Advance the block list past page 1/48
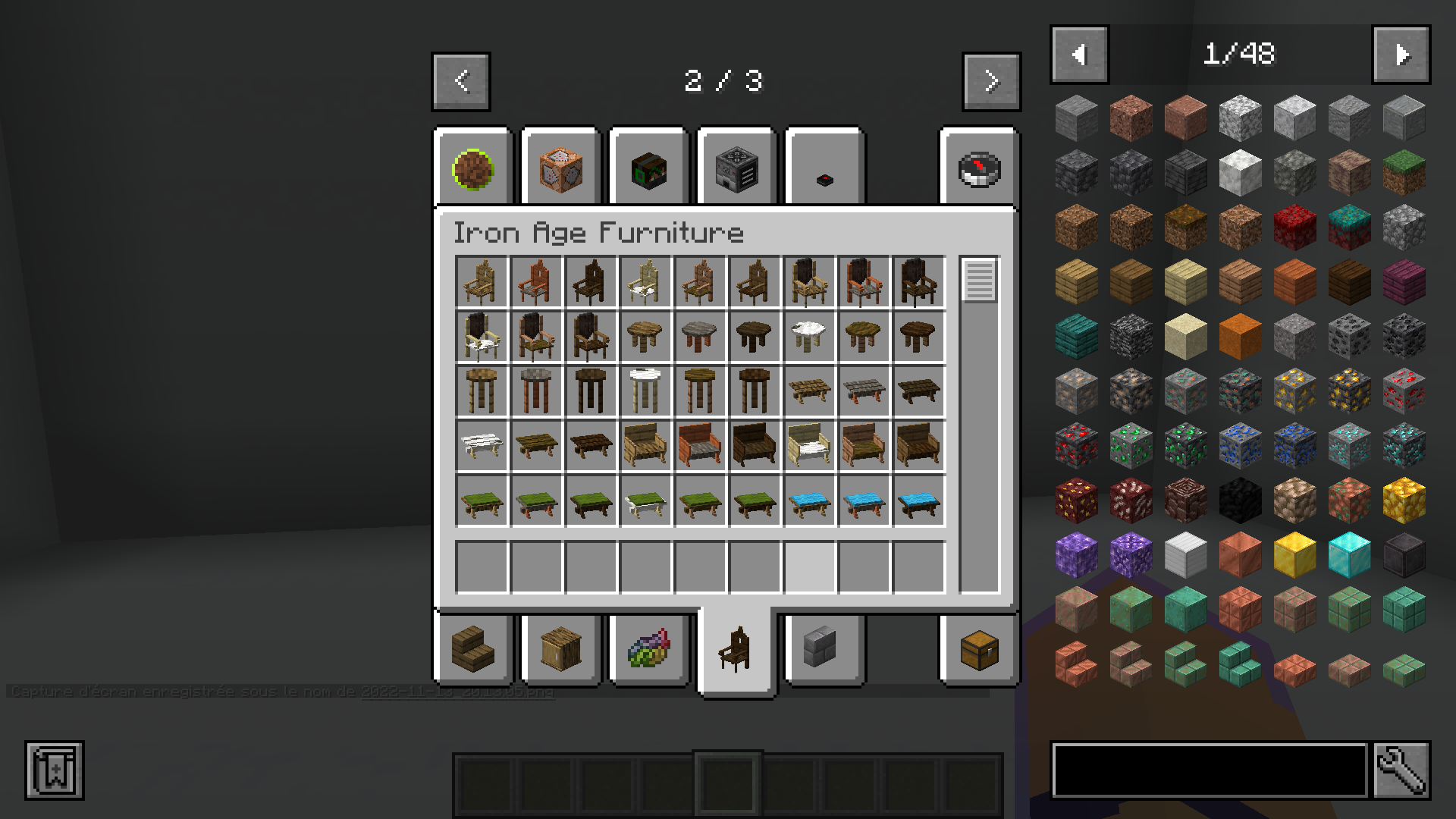Image resolution: width=1456 pixels, height=819 pixels. (1401, 53)
